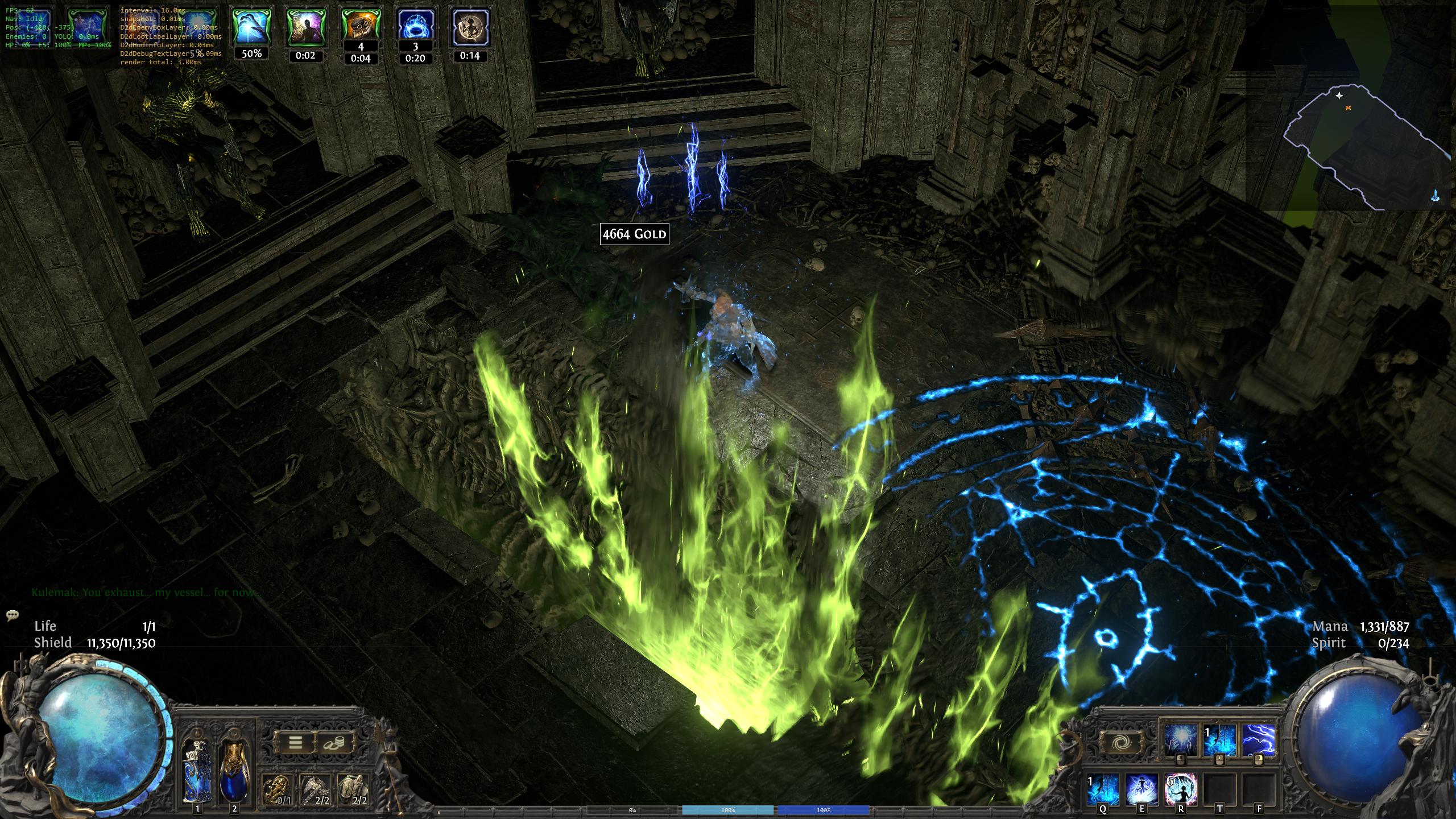The height and width of the screenshot is (819, 1456).
Task: Pick up the 4664 Gold label
Action: coord(634,234)
